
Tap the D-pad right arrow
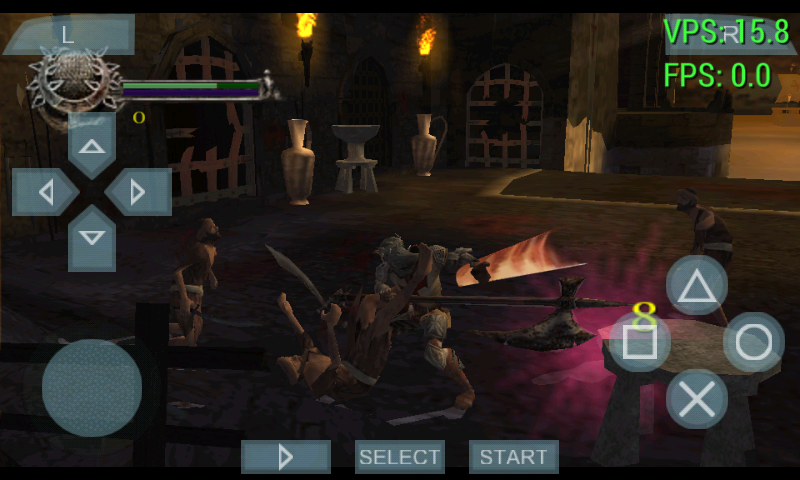(x=139, y=192)
